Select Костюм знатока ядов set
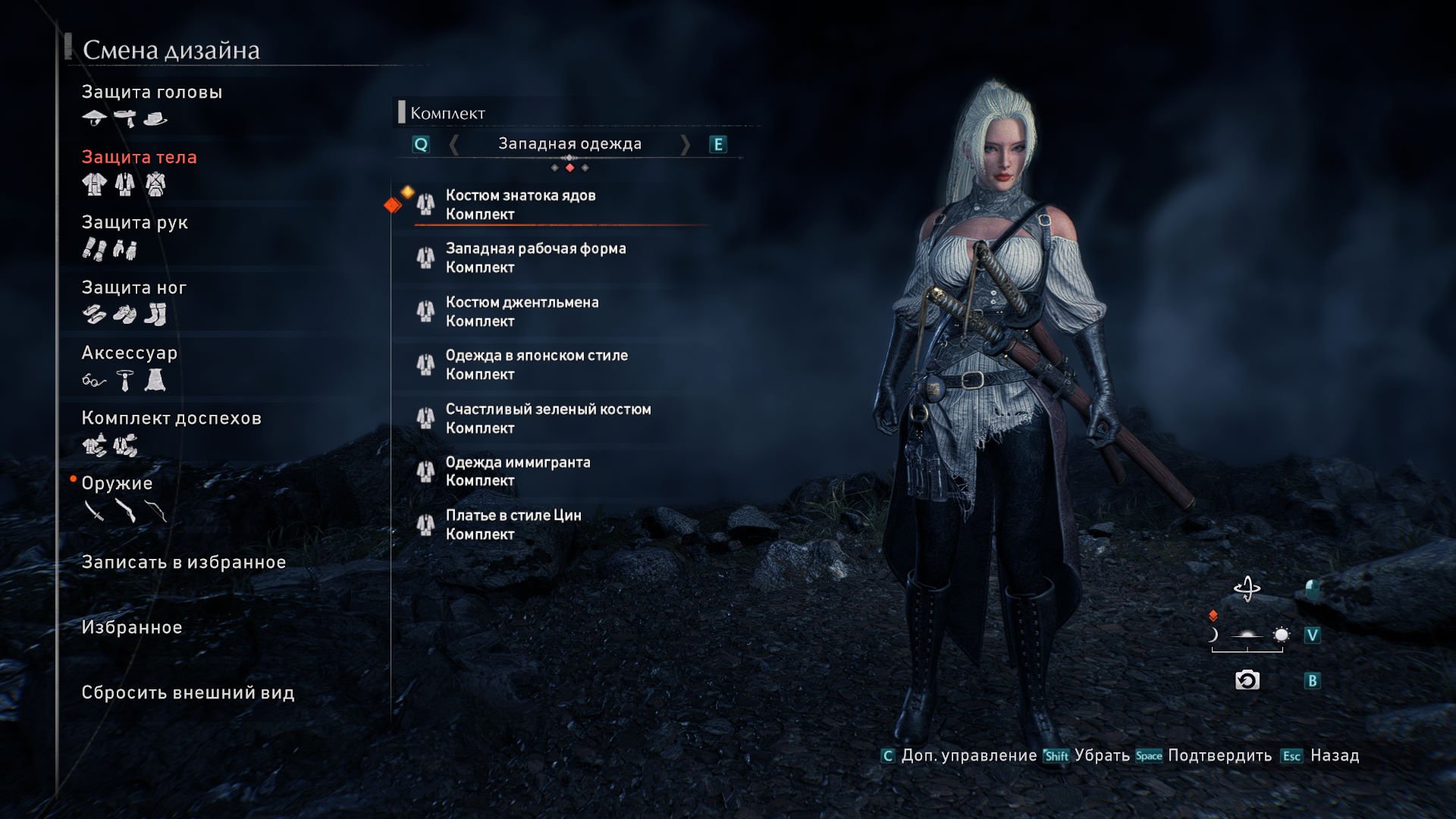This screenshot has width=1456, height=819. click(520, 205)
